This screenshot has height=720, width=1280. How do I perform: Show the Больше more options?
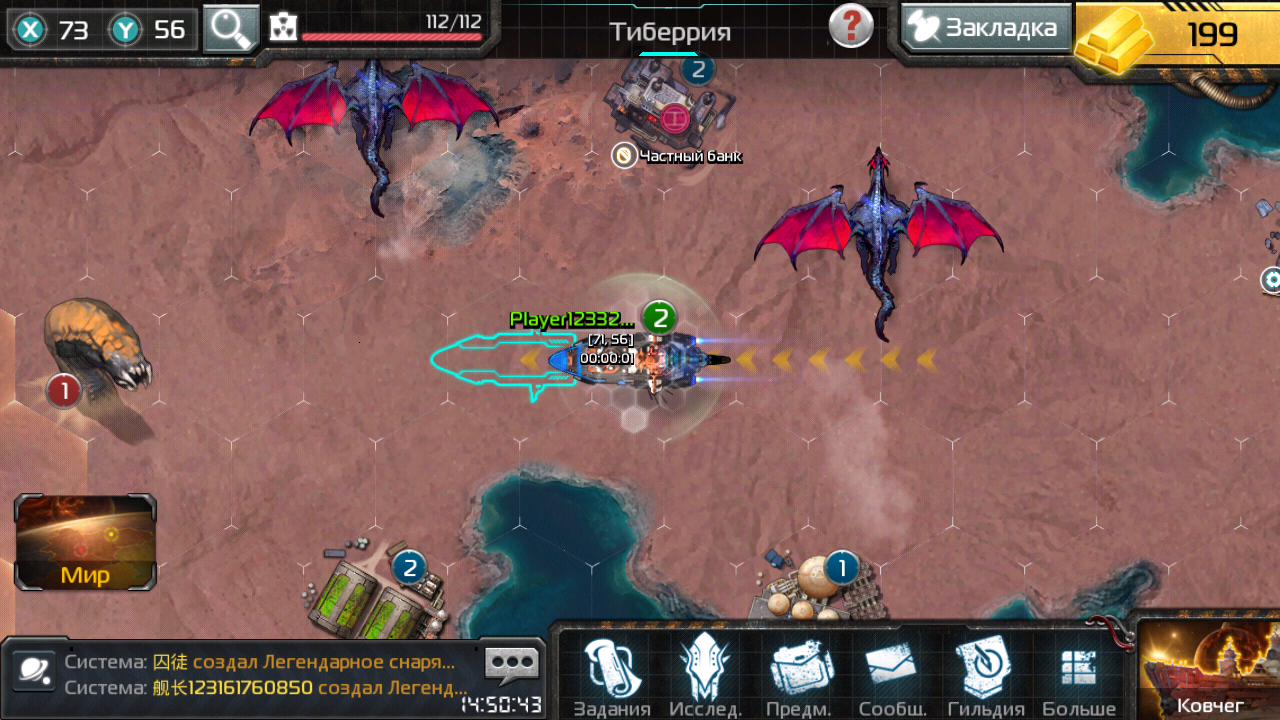[x=1079, y=678]
